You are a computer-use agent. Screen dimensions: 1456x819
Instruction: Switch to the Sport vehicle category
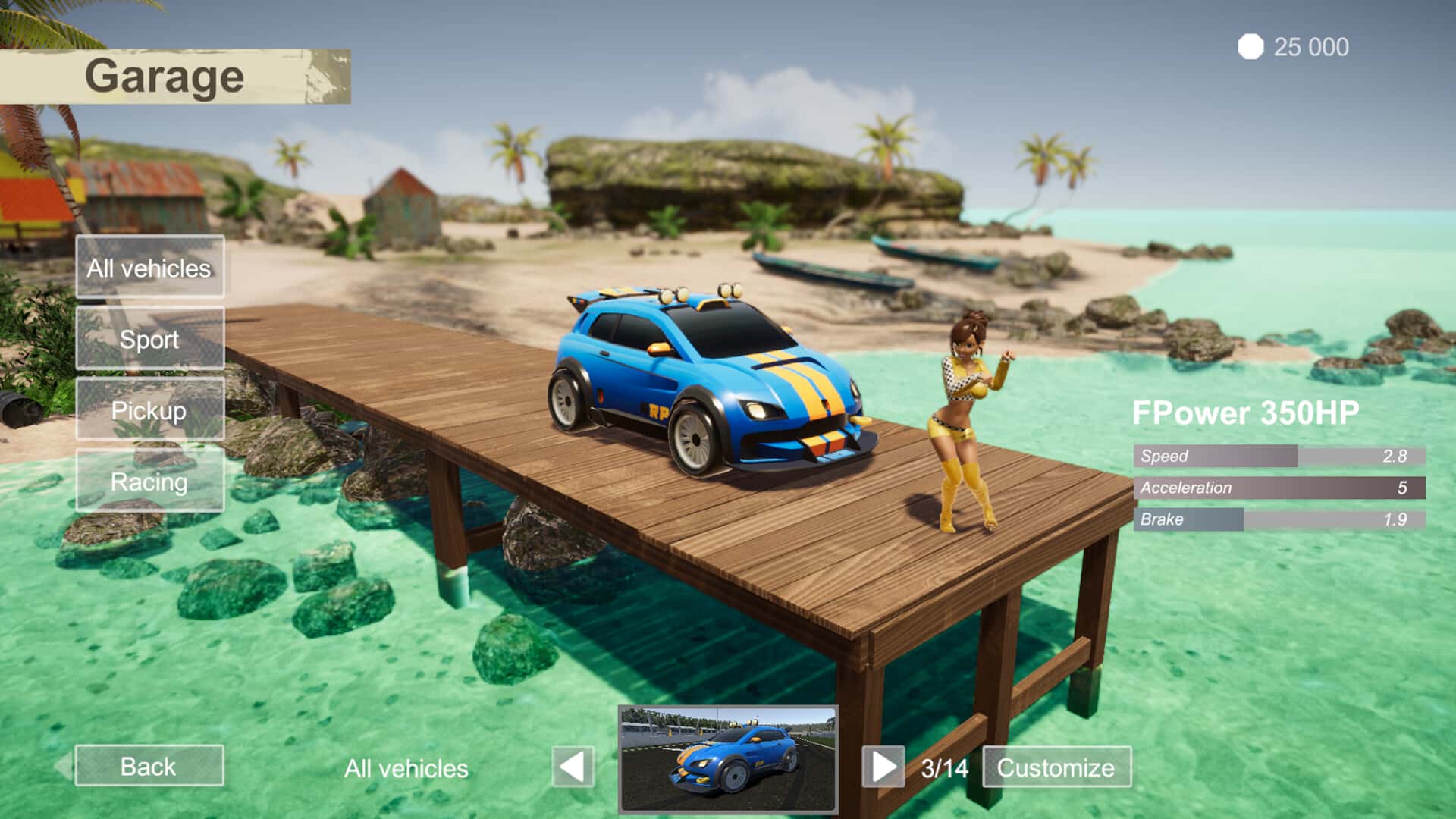coord(149,338)
